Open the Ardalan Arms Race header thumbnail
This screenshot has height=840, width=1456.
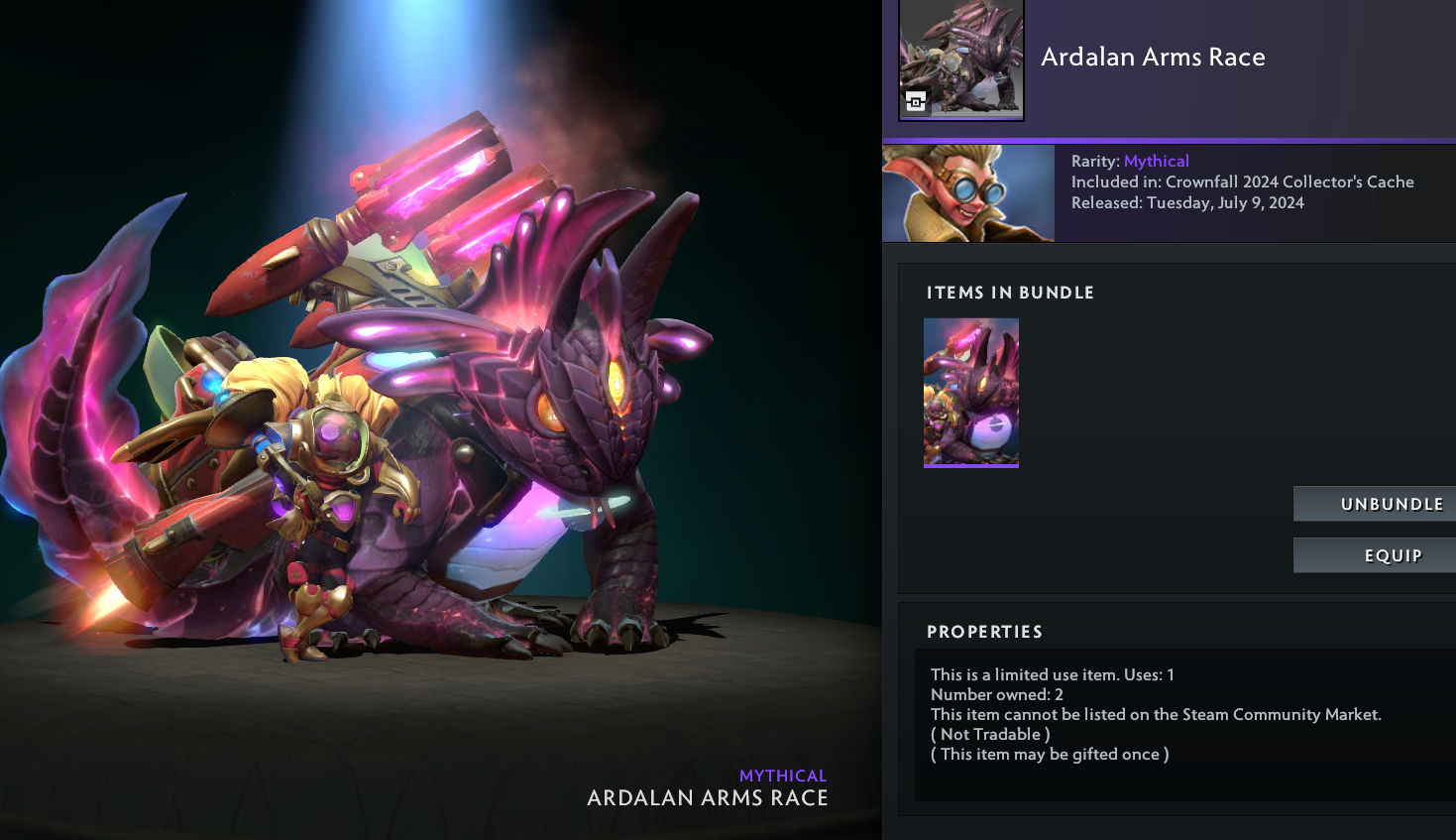click(961, 60)
